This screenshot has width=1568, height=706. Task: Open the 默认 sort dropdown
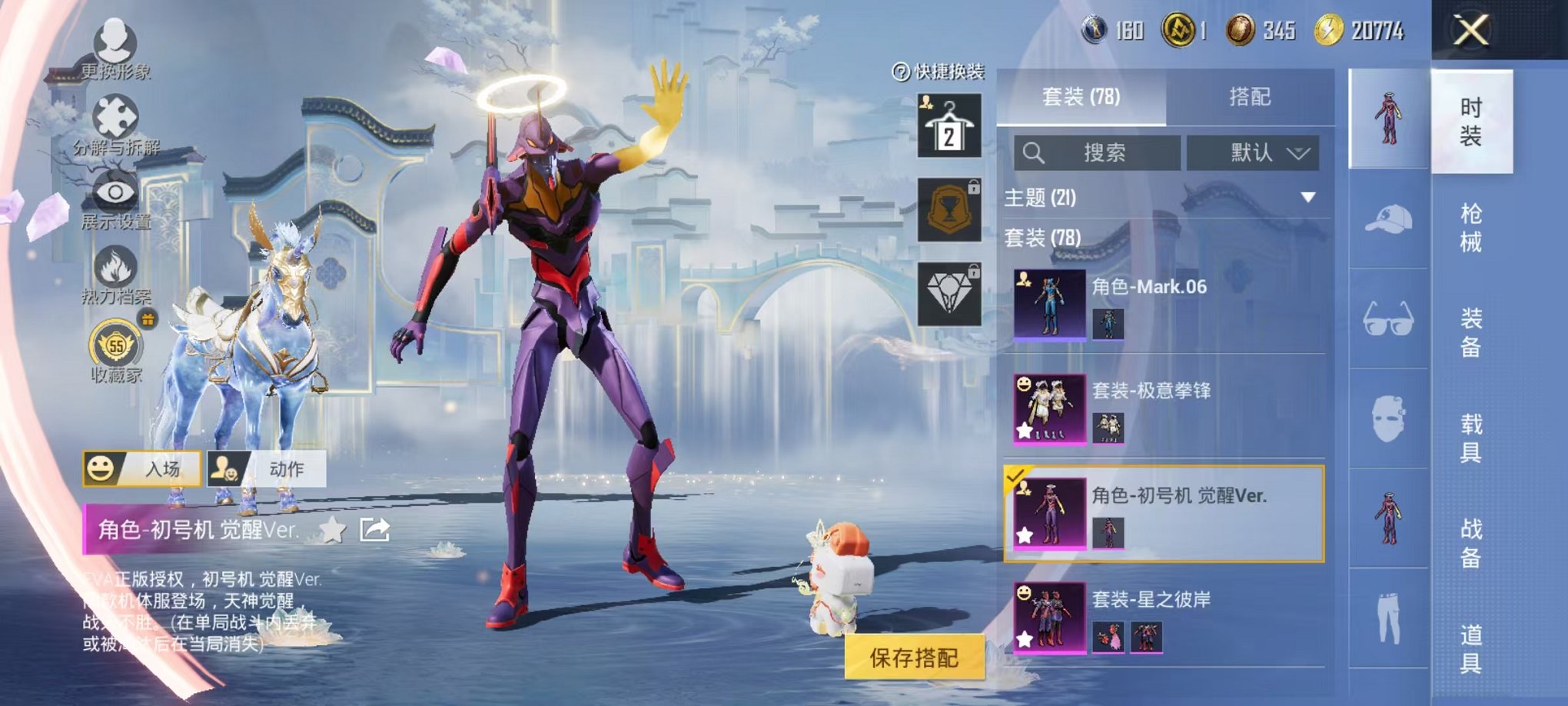pyautogui.click(x=1253, y=153)
